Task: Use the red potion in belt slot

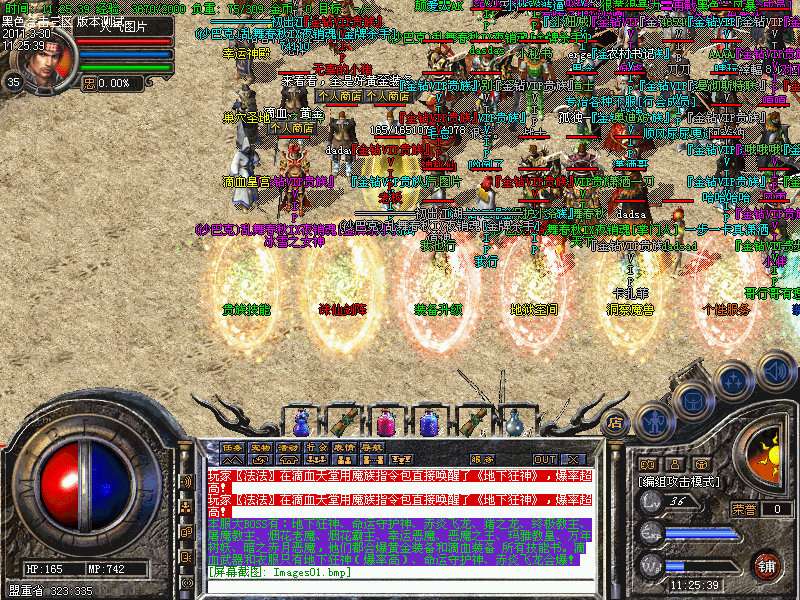Action: coord(384,421)
